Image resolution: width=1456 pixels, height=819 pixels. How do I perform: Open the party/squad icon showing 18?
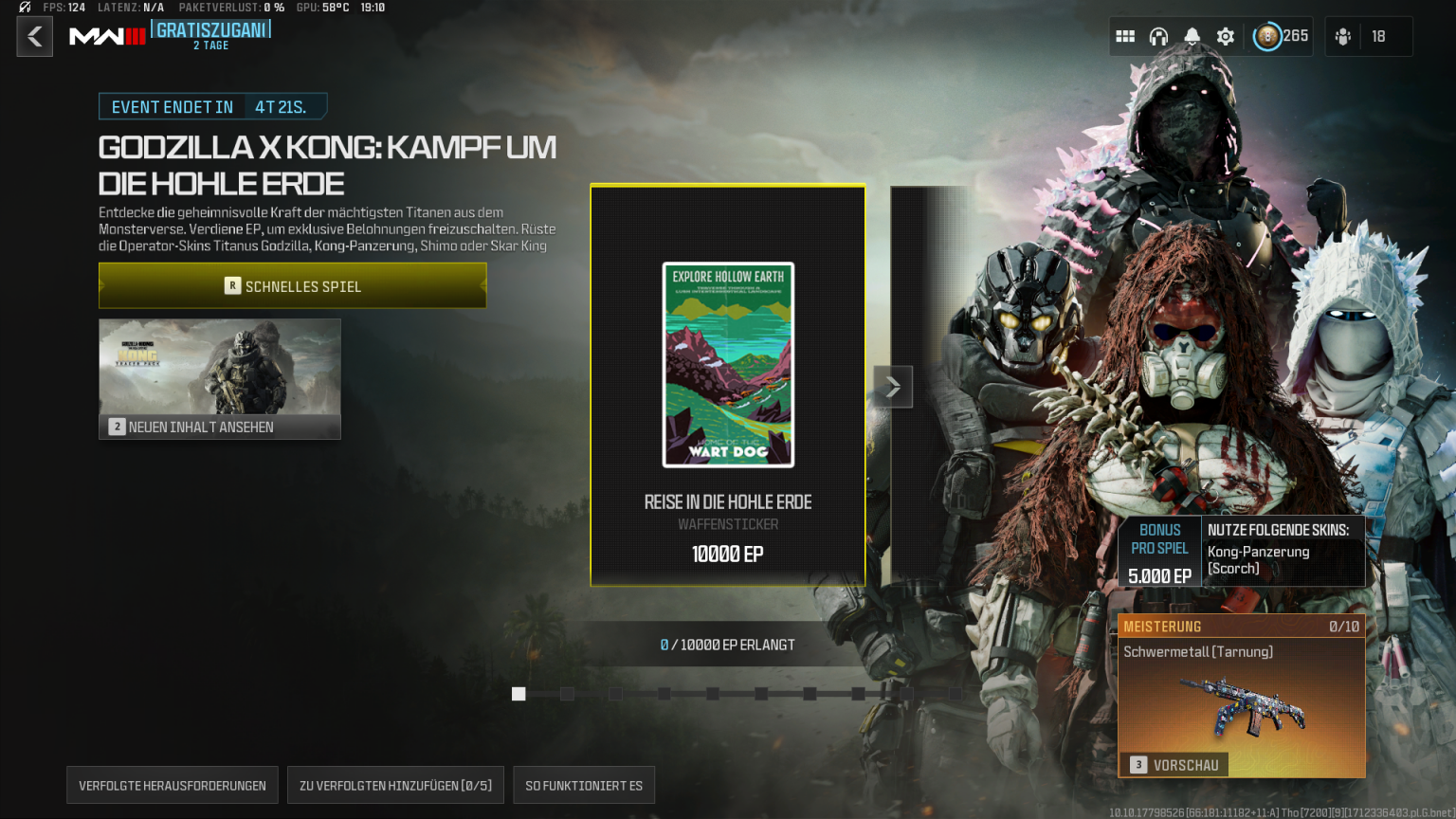tap(1343, 36)
